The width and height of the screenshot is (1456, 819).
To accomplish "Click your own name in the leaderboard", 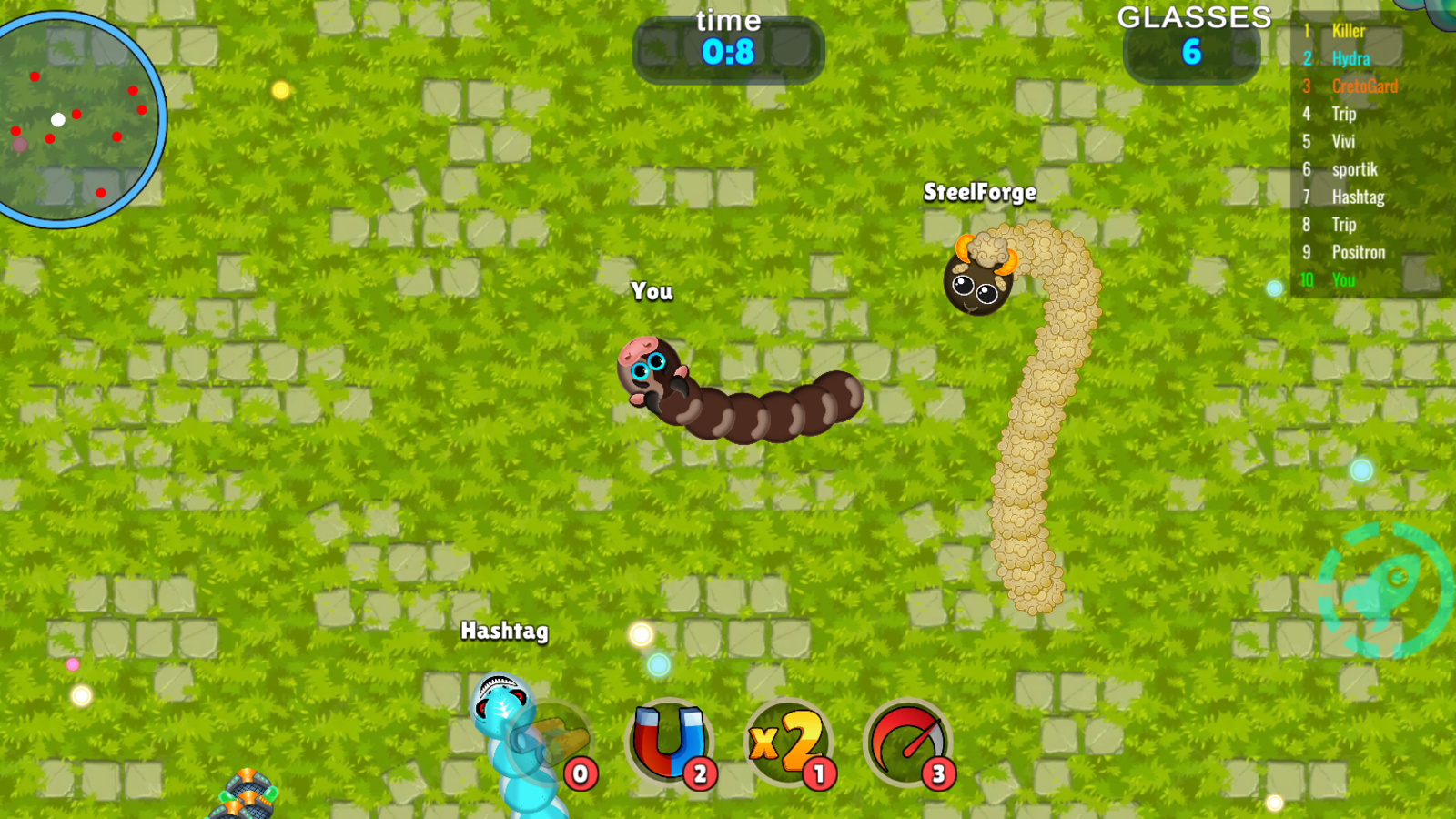I will (x=1343, y=281).
